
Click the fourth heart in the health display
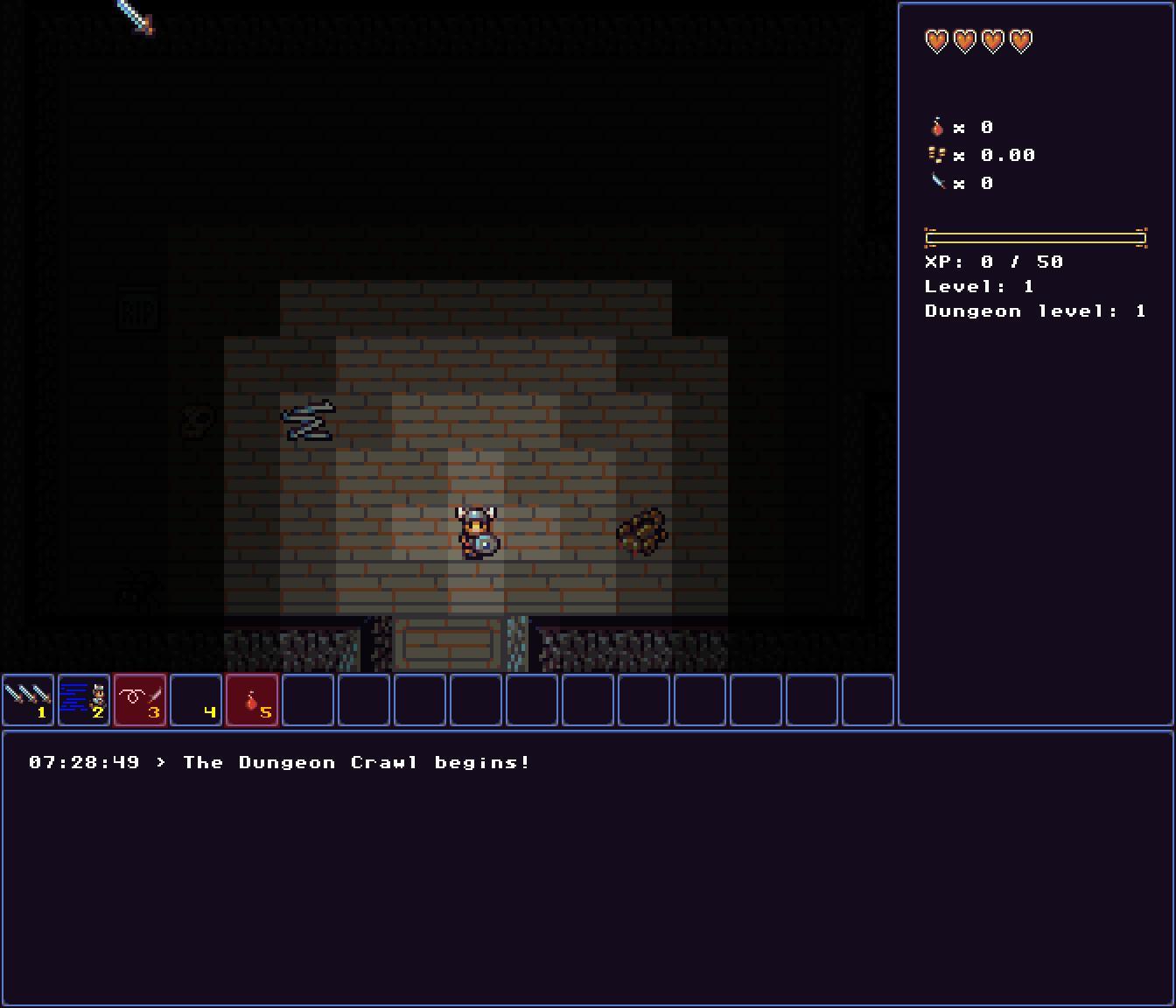(1022, 40)
